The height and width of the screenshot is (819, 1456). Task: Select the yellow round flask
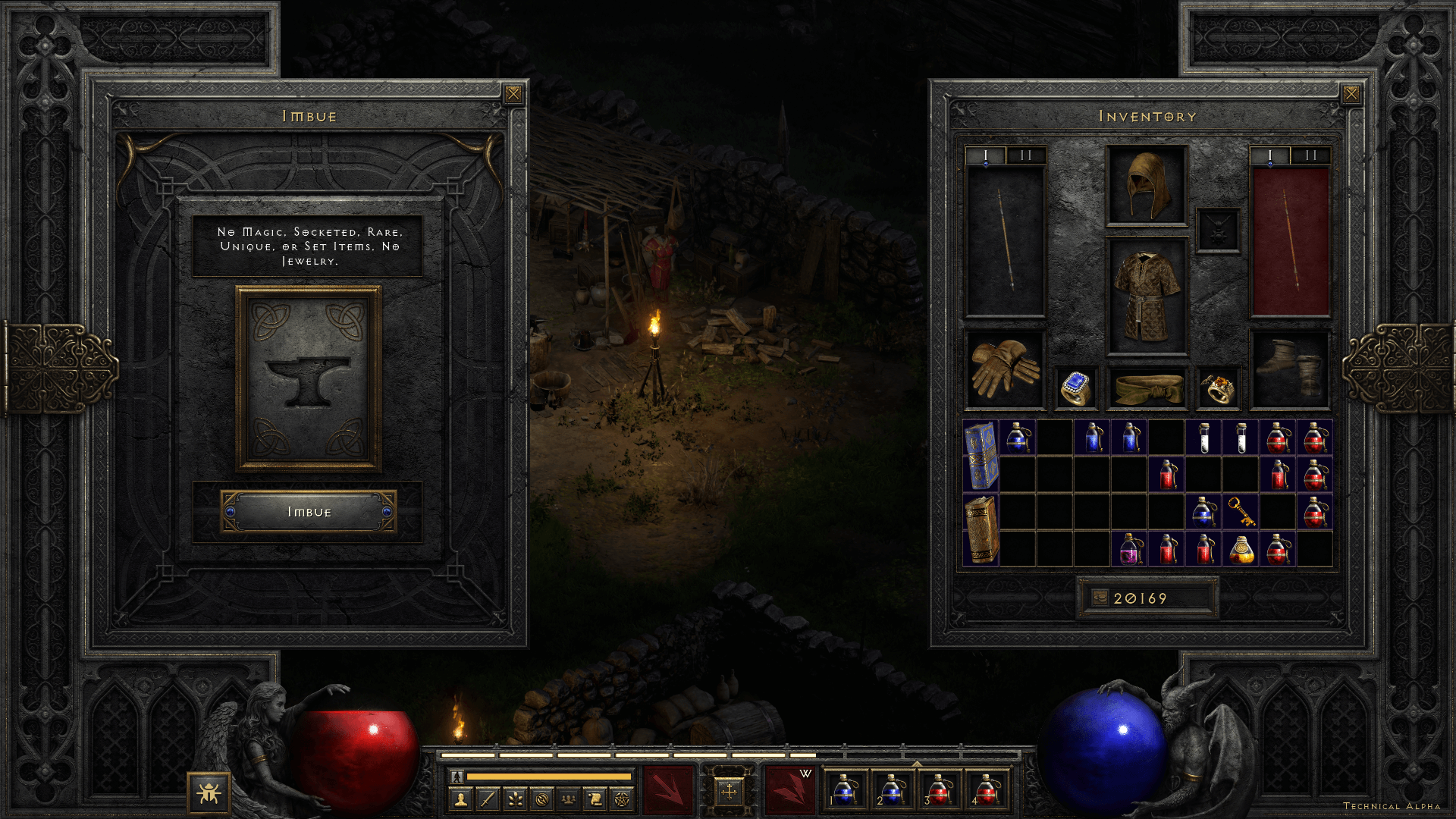coord(1241,549)
